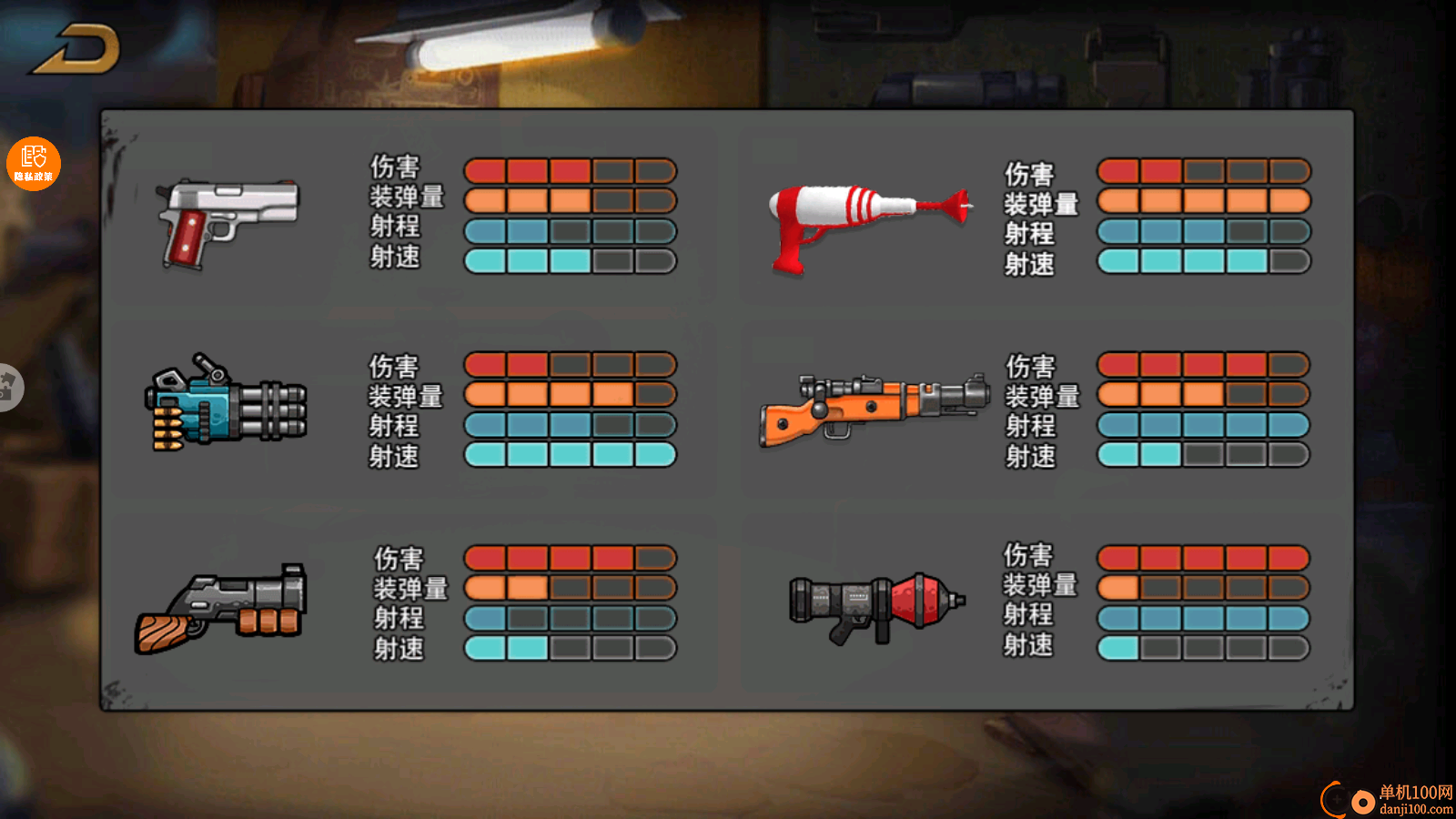Select the red-tipped rocket launcher
Image resolution: width=1456 pixels, height=819 pixels.
[x=876, y=605]
